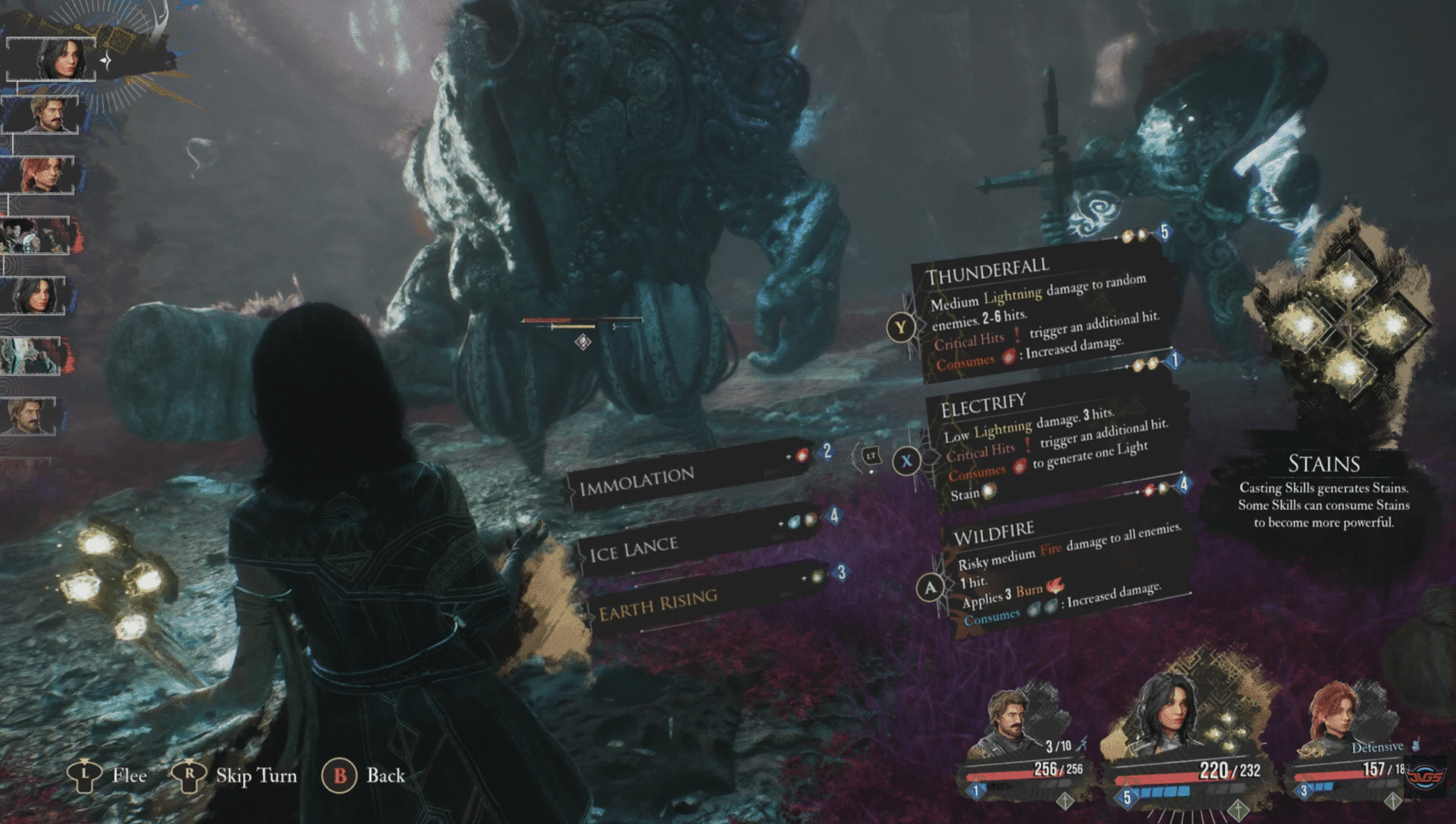Go Back to the previous menu
Screen dimensions: 1456x824
364,776
